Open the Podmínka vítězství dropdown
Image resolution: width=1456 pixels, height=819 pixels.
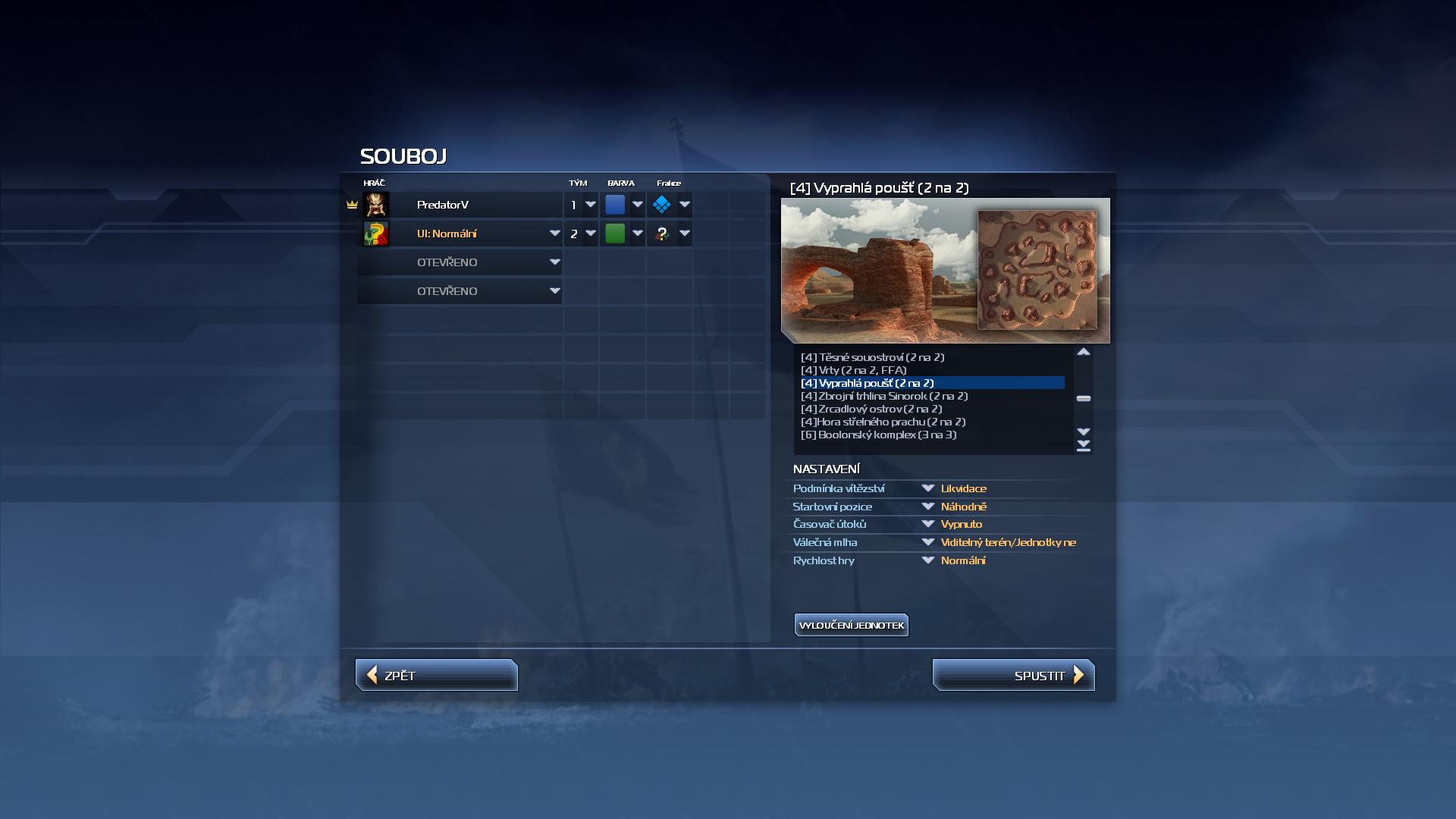tap(927, 488)
